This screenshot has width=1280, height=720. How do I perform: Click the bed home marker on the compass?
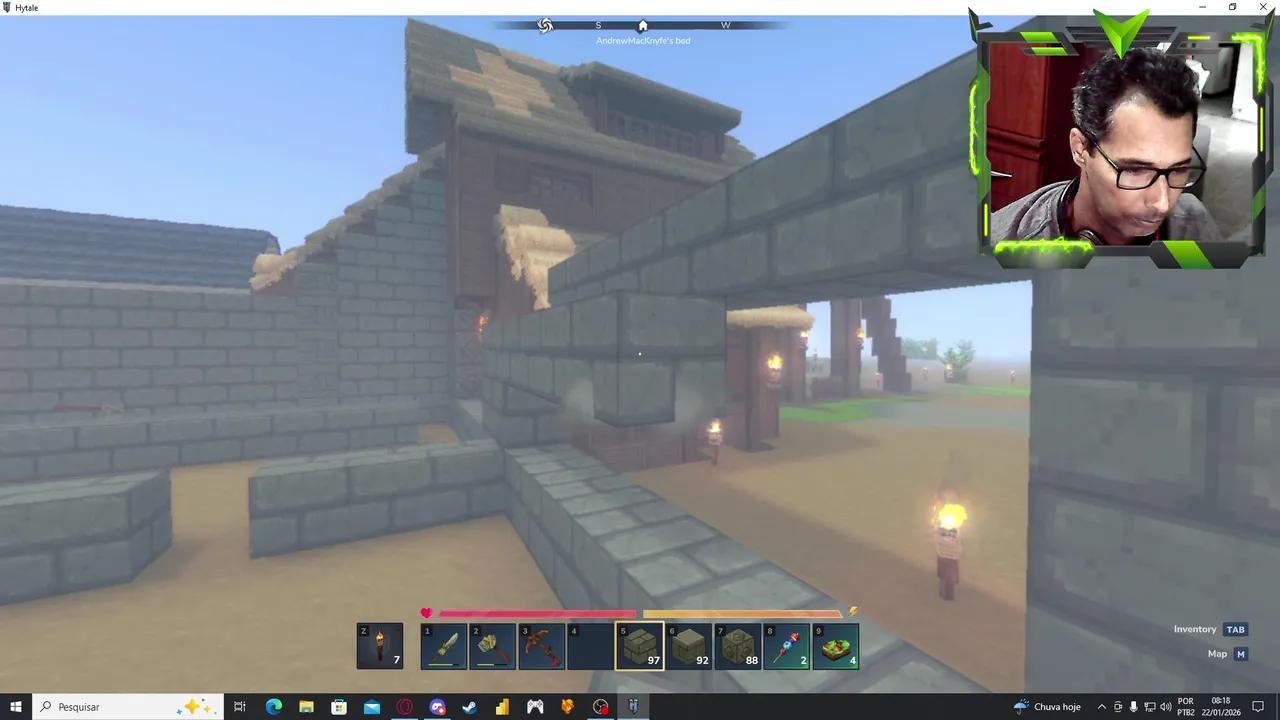pyautogui.click(x=642, y=25)
